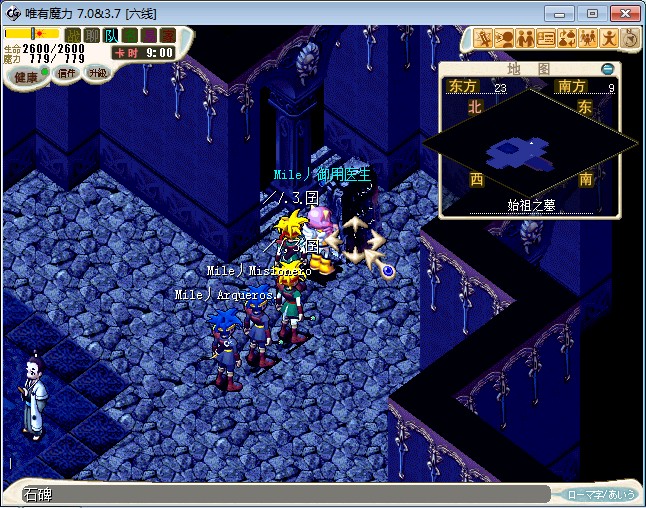
Task: Open the family group icon
Action: tap(588, 39)
